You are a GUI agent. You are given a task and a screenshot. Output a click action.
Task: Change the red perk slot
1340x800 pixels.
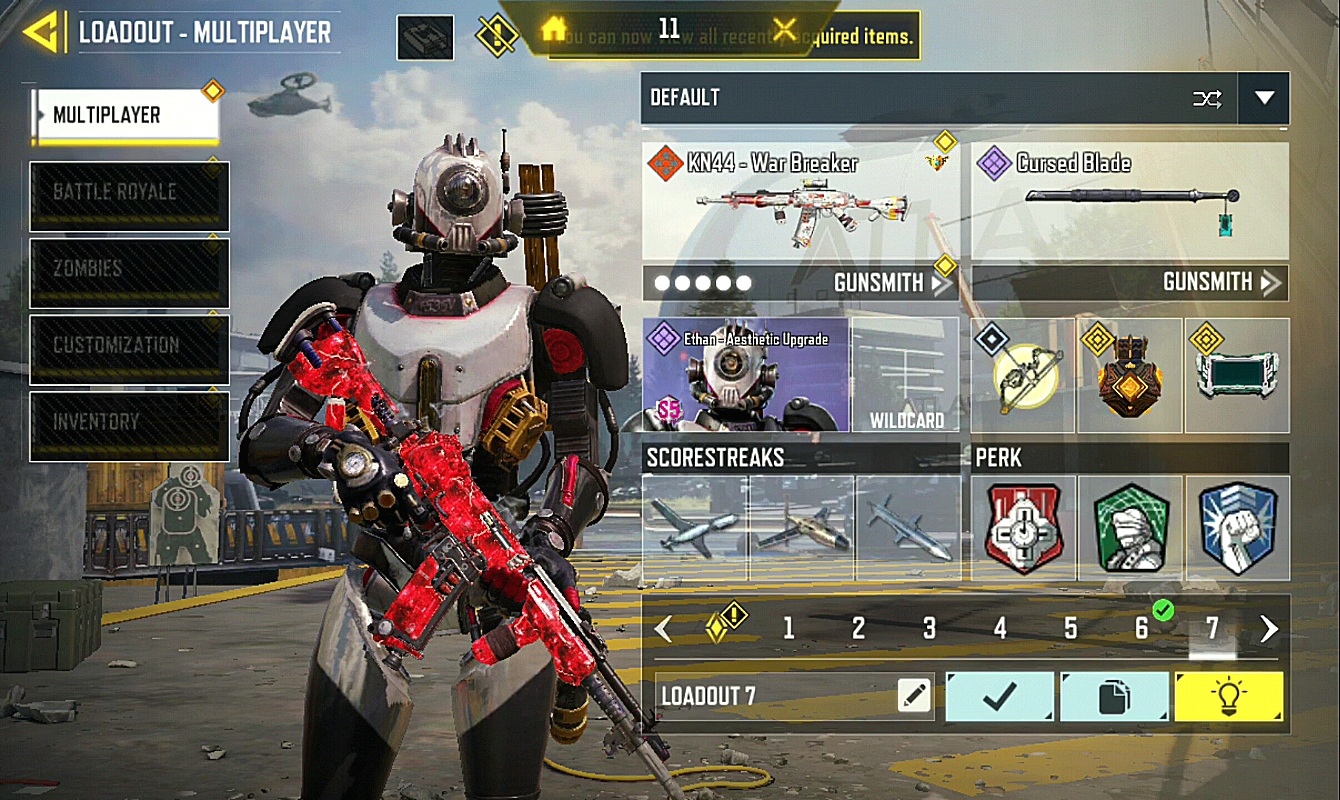pos(1023,528)
